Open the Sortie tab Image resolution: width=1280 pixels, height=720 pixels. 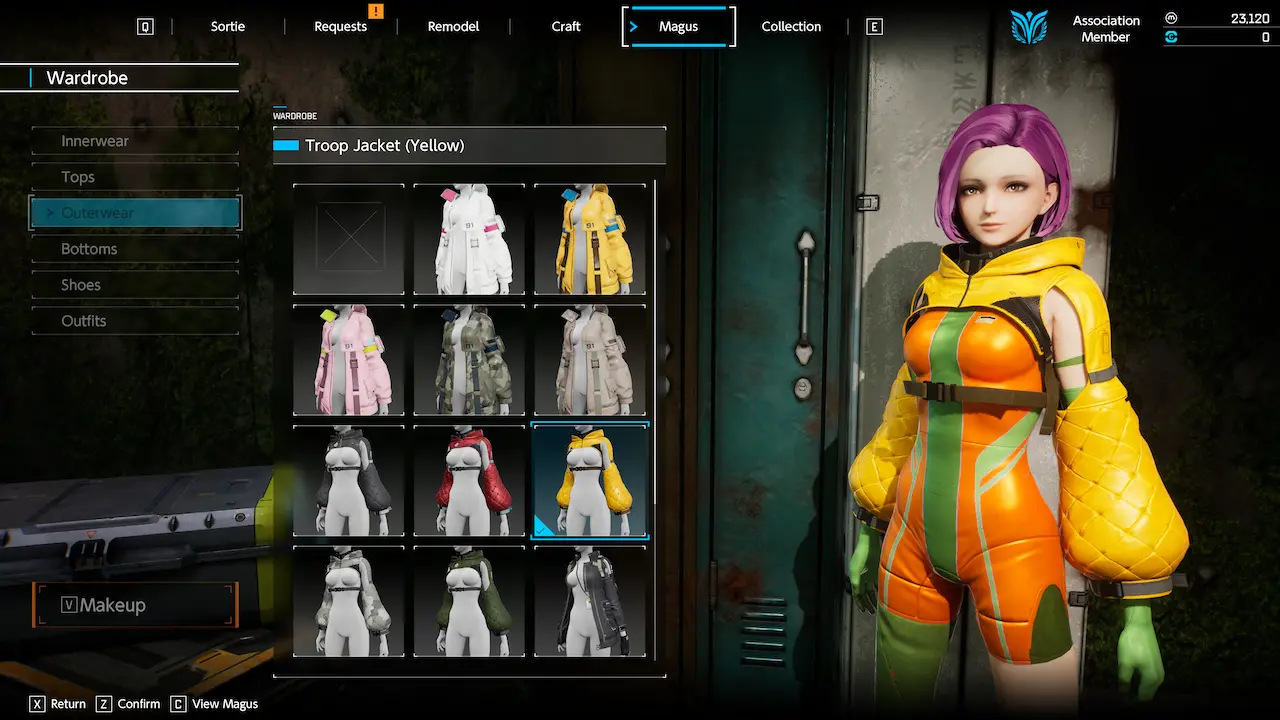click(x=227, y=26)
